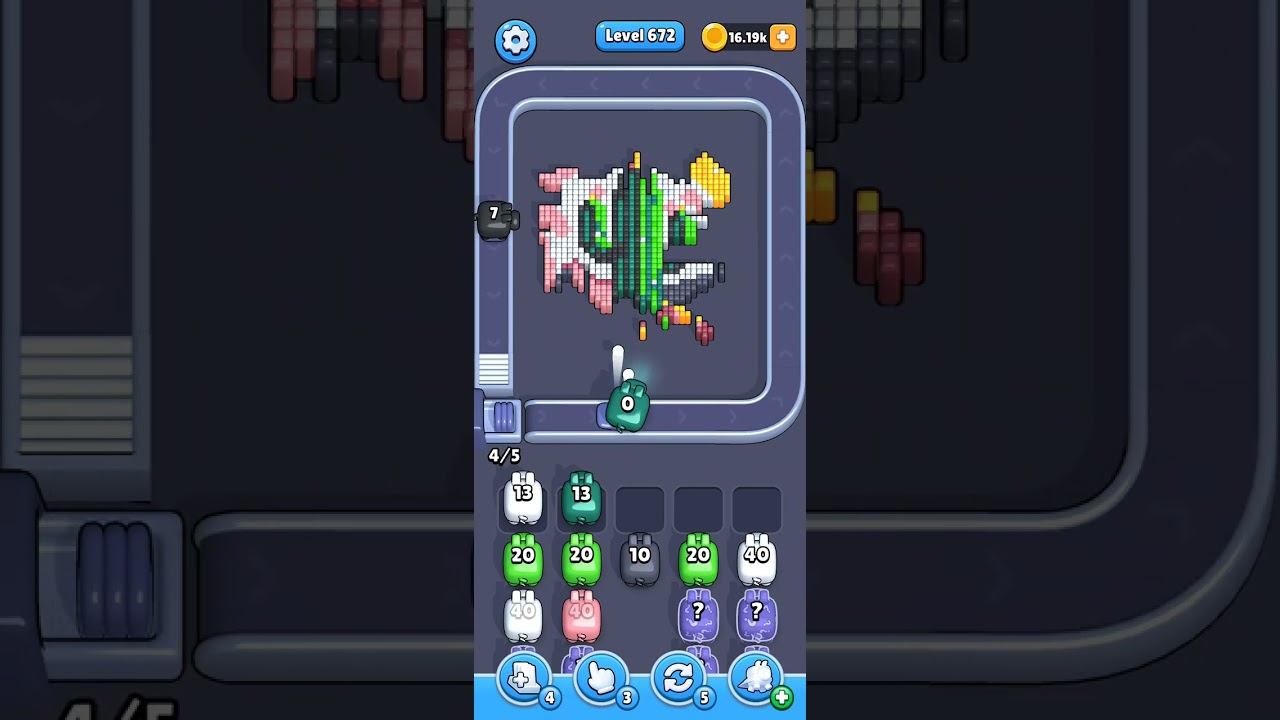Use the add-block power-up with 4 charges

pyautogui.click(x=524, y=681)
